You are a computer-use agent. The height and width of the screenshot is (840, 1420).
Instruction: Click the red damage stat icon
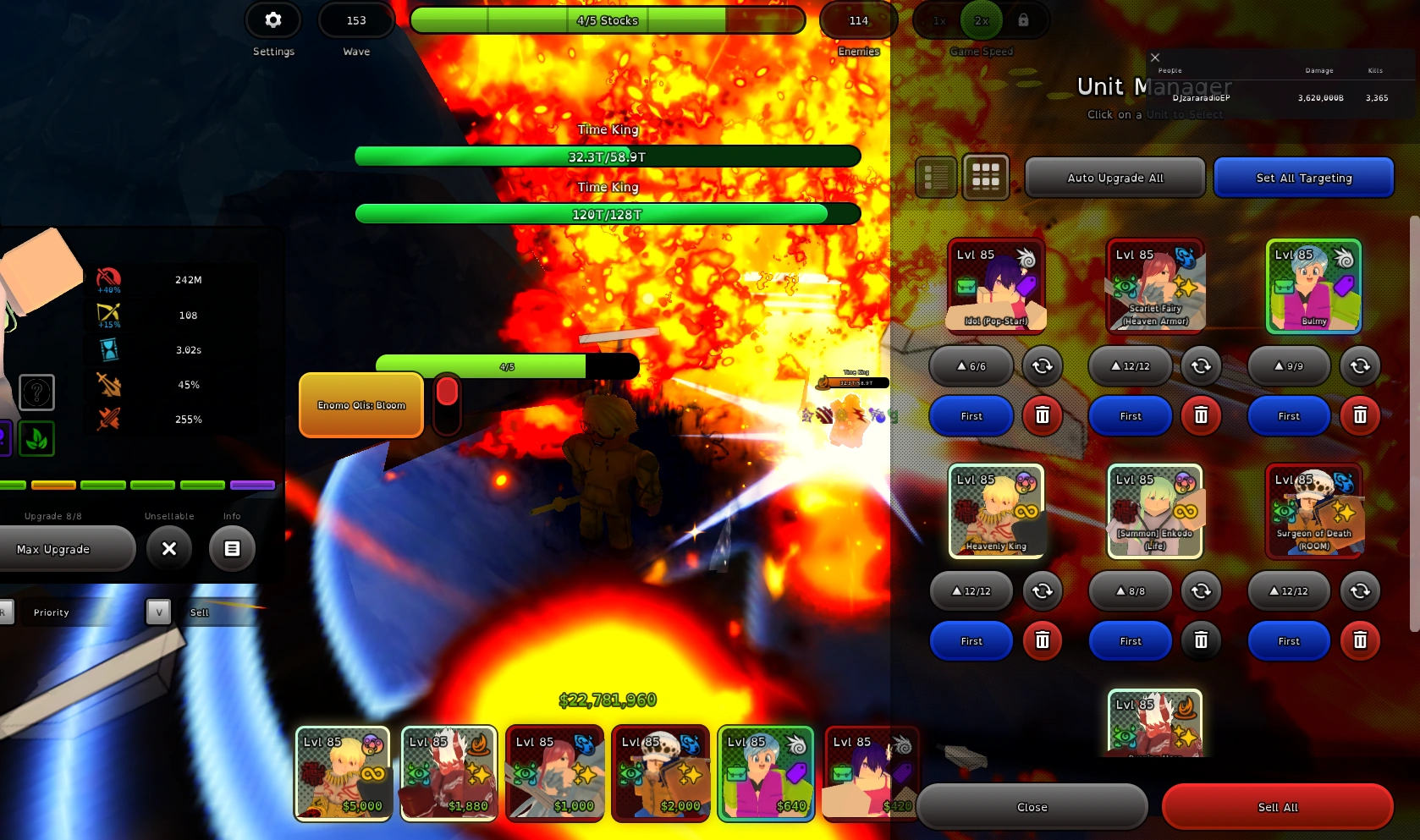coord(108,277)
